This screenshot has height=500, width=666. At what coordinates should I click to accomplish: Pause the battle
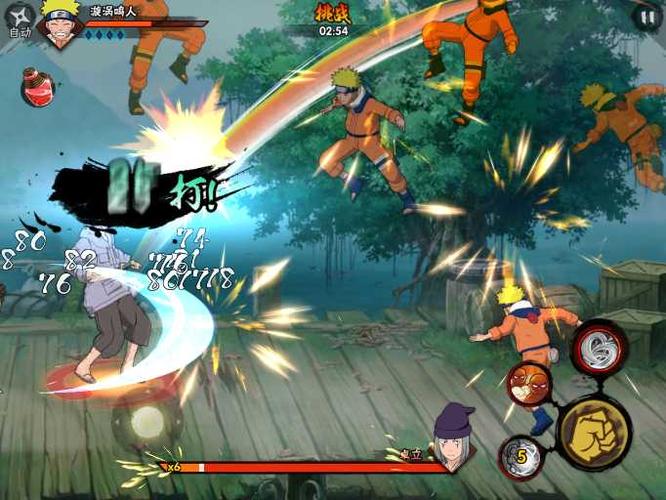tap(645, 15)
